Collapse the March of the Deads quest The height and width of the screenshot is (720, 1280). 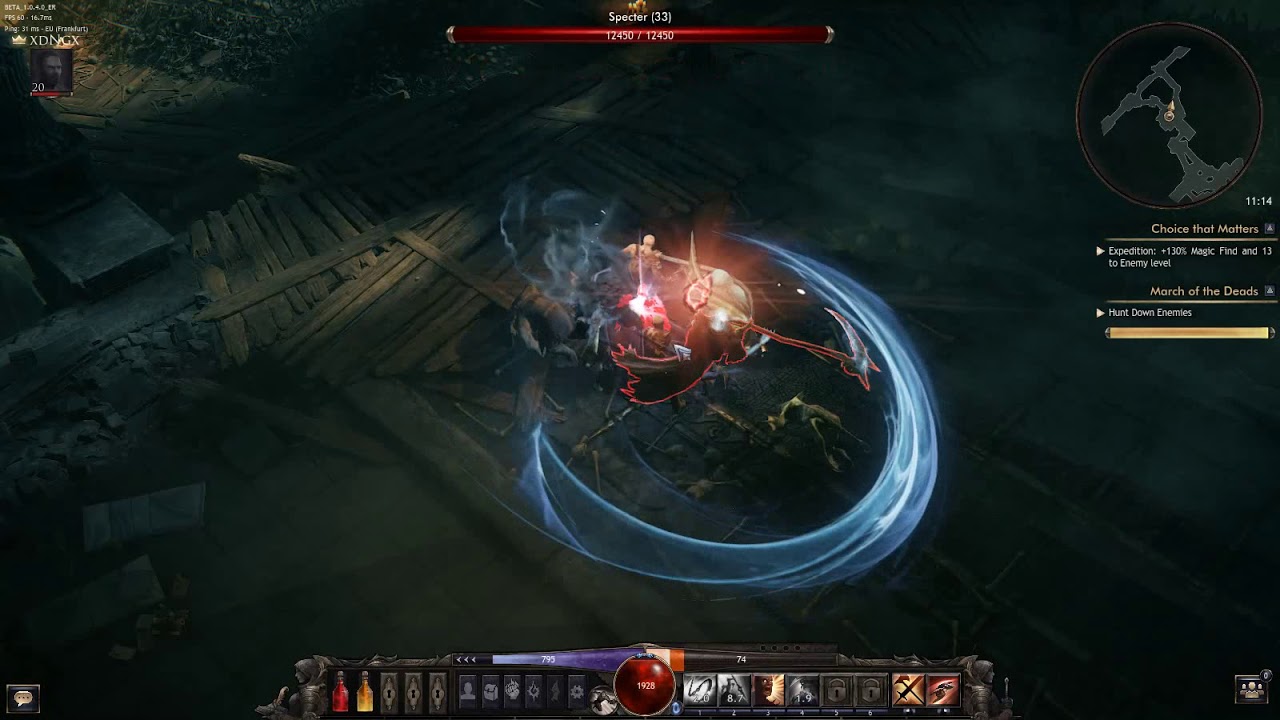click(1270, 291)
